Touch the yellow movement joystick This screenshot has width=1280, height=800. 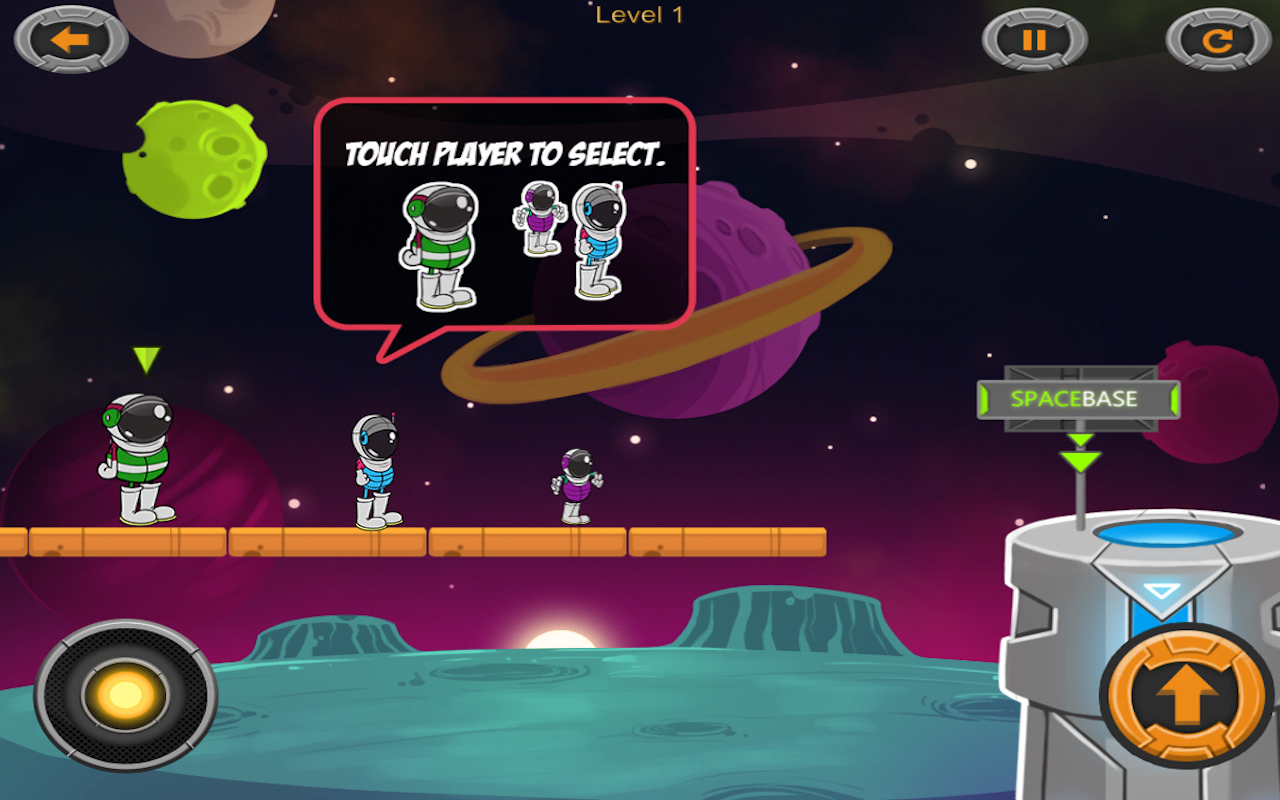point(125,694)
